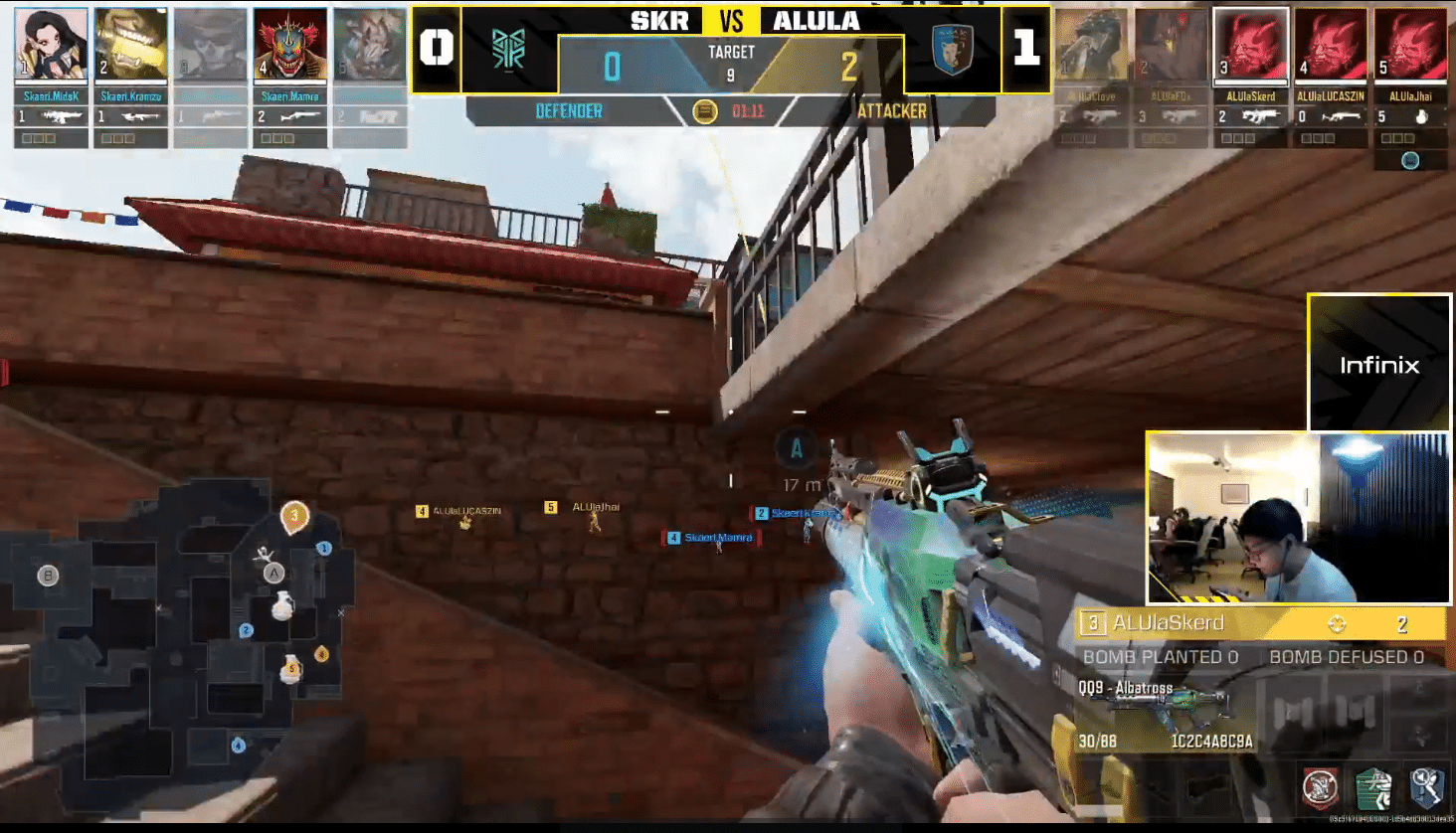Click the A site marker on minimap

pos(273,573)
